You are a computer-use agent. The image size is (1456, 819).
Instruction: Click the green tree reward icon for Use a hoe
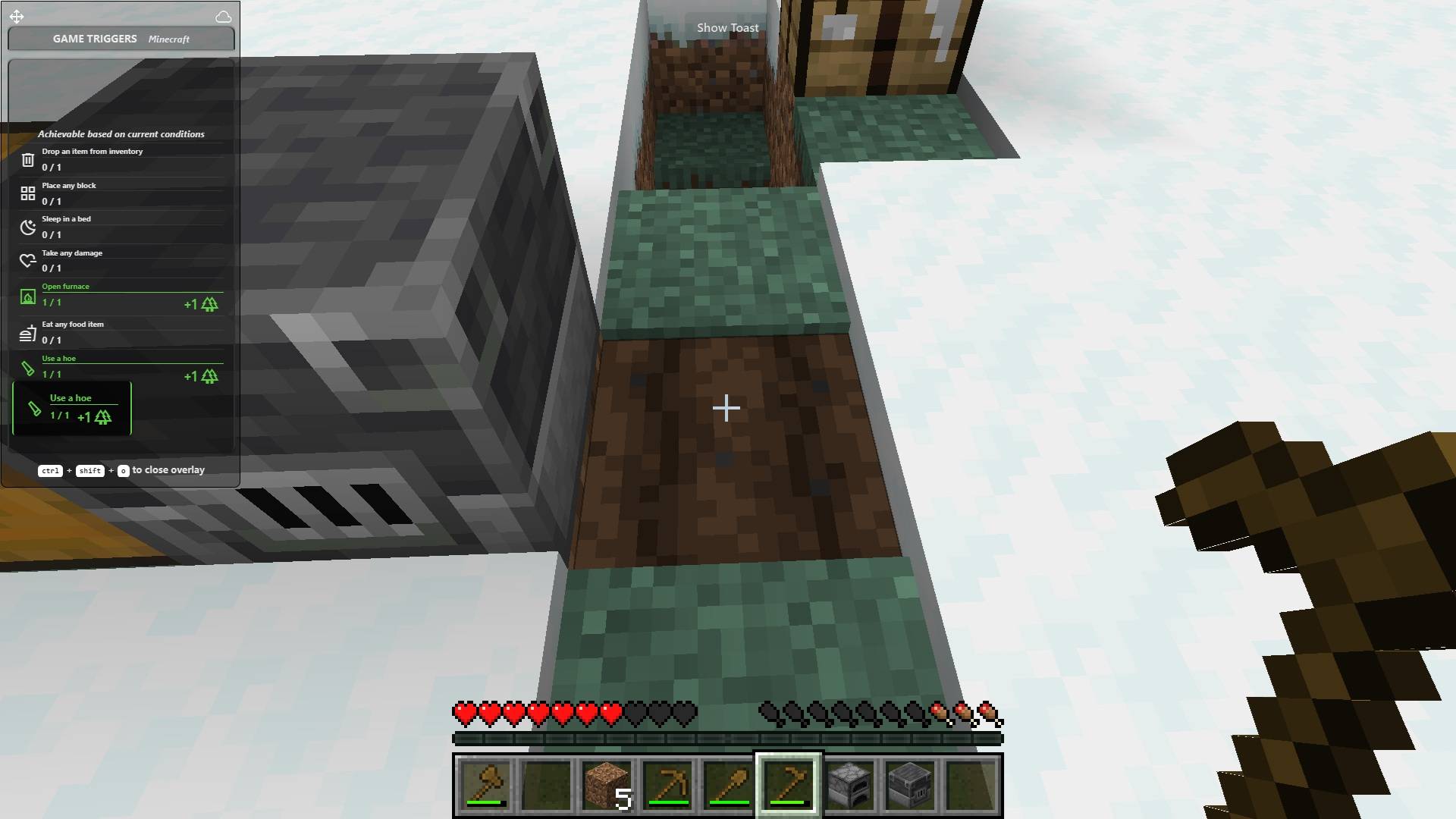(209, 376)
